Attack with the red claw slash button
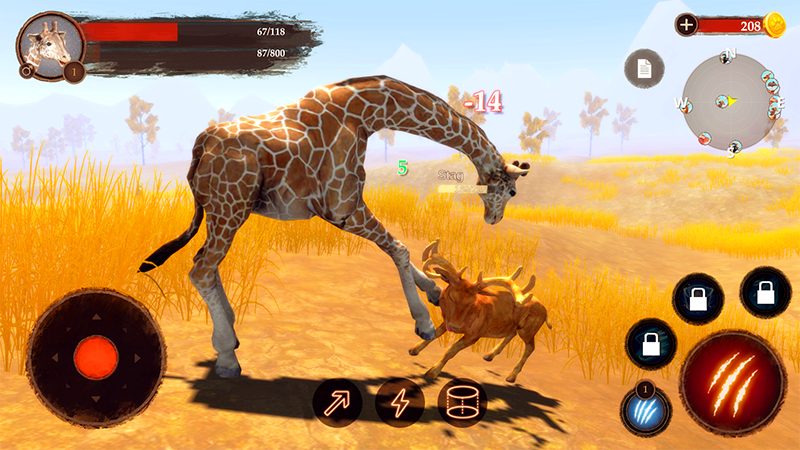800x450 pixels. point(732,383)
